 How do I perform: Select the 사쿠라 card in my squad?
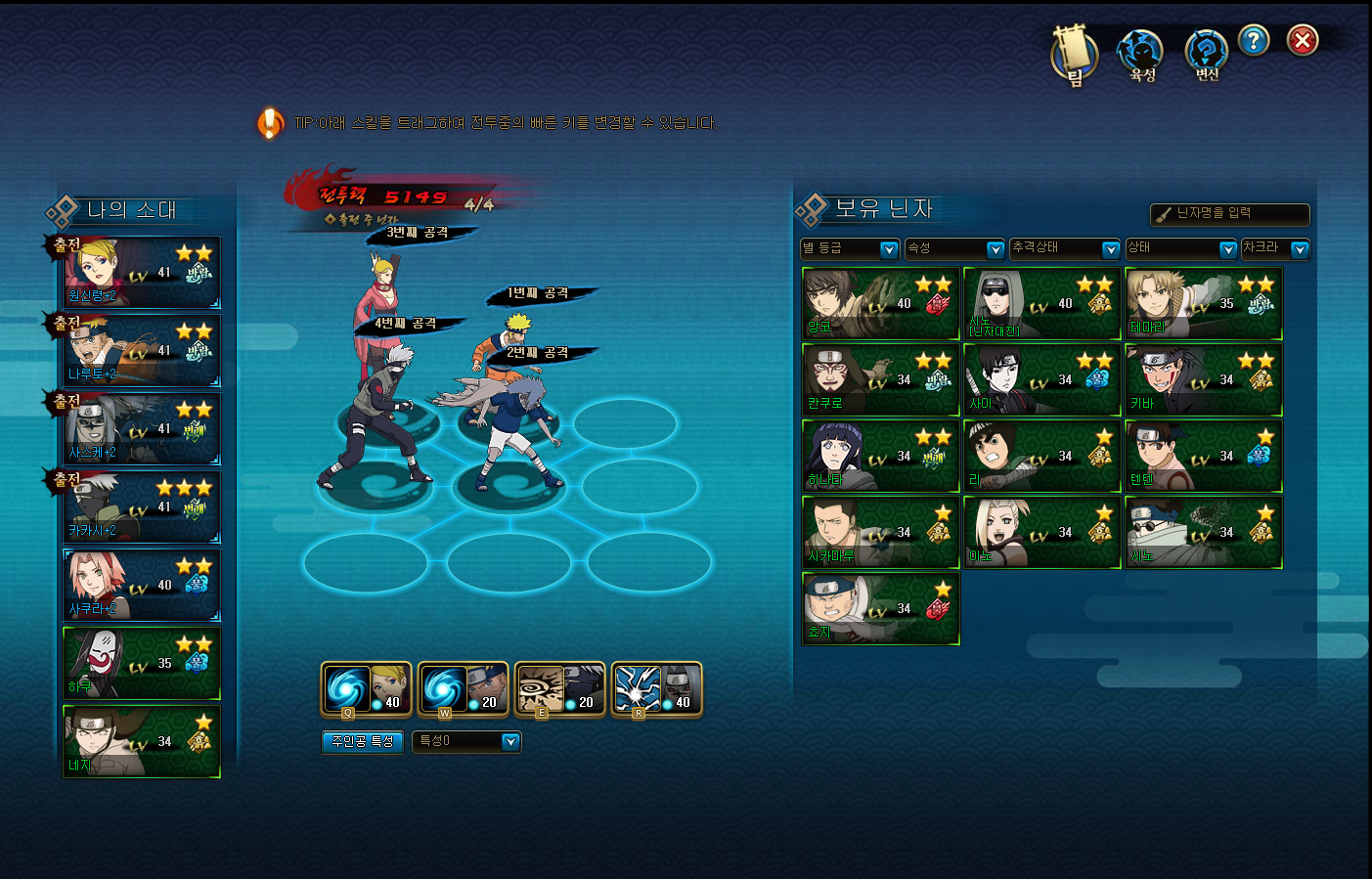tap(142, 586)
